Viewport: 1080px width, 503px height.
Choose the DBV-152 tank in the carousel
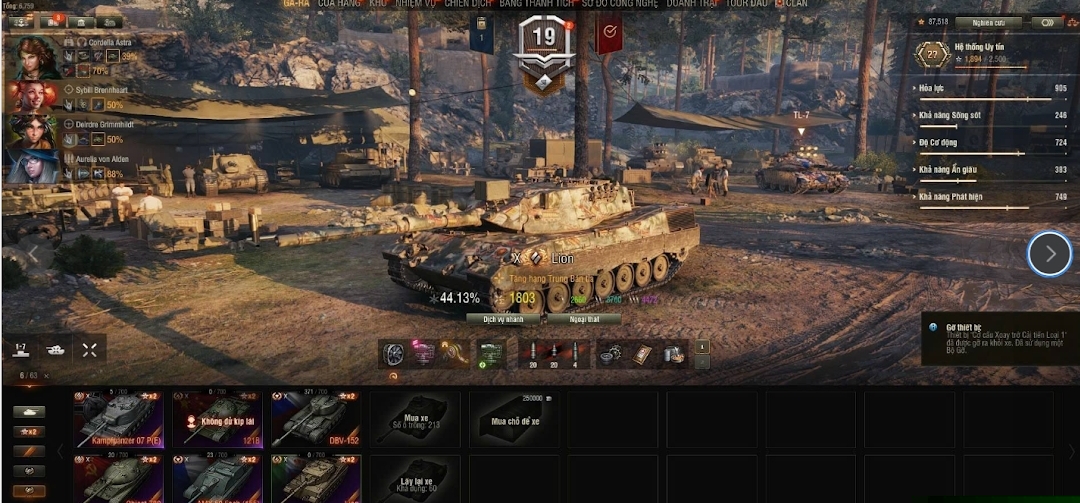coord(314,419)
